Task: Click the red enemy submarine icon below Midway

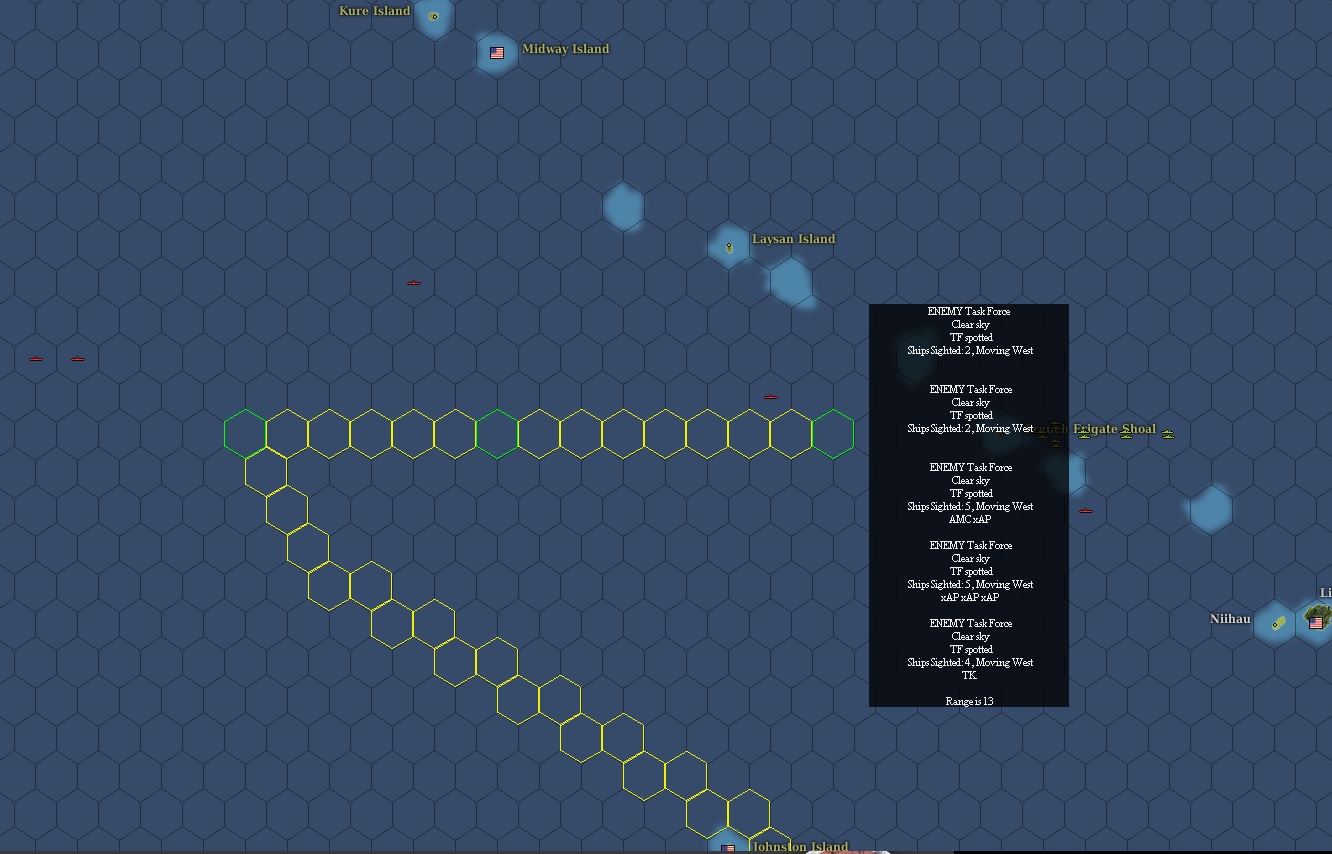Action: [x=414, y=282]
